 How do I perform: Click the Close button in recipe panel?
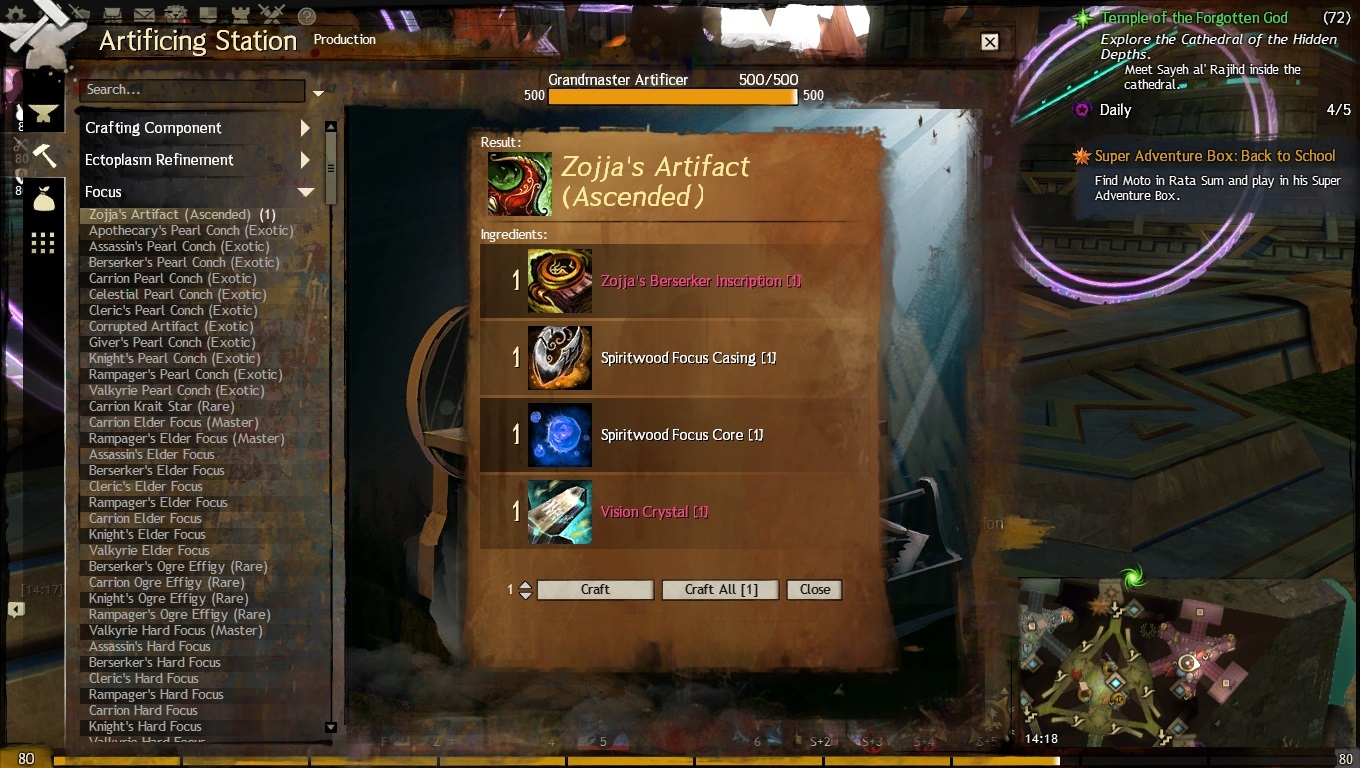[x=814, y=590]
